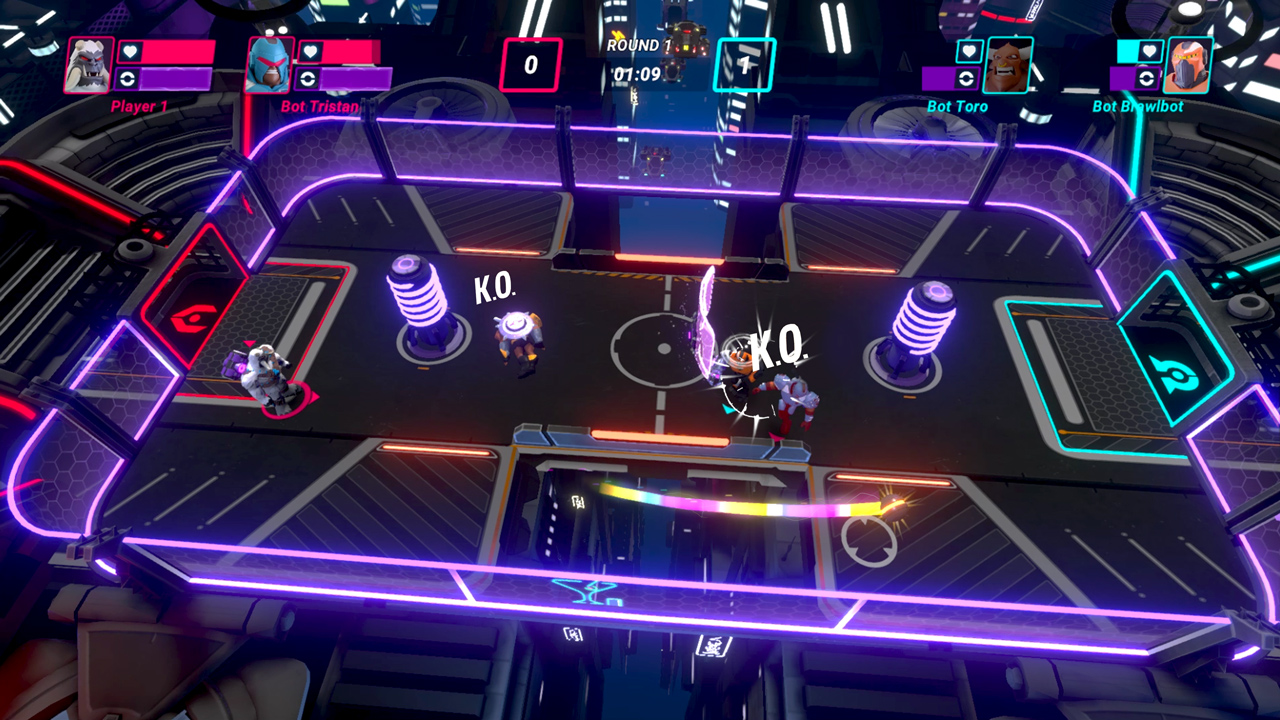Select Bot Toro's minotaur portrait

point(1007,65)
